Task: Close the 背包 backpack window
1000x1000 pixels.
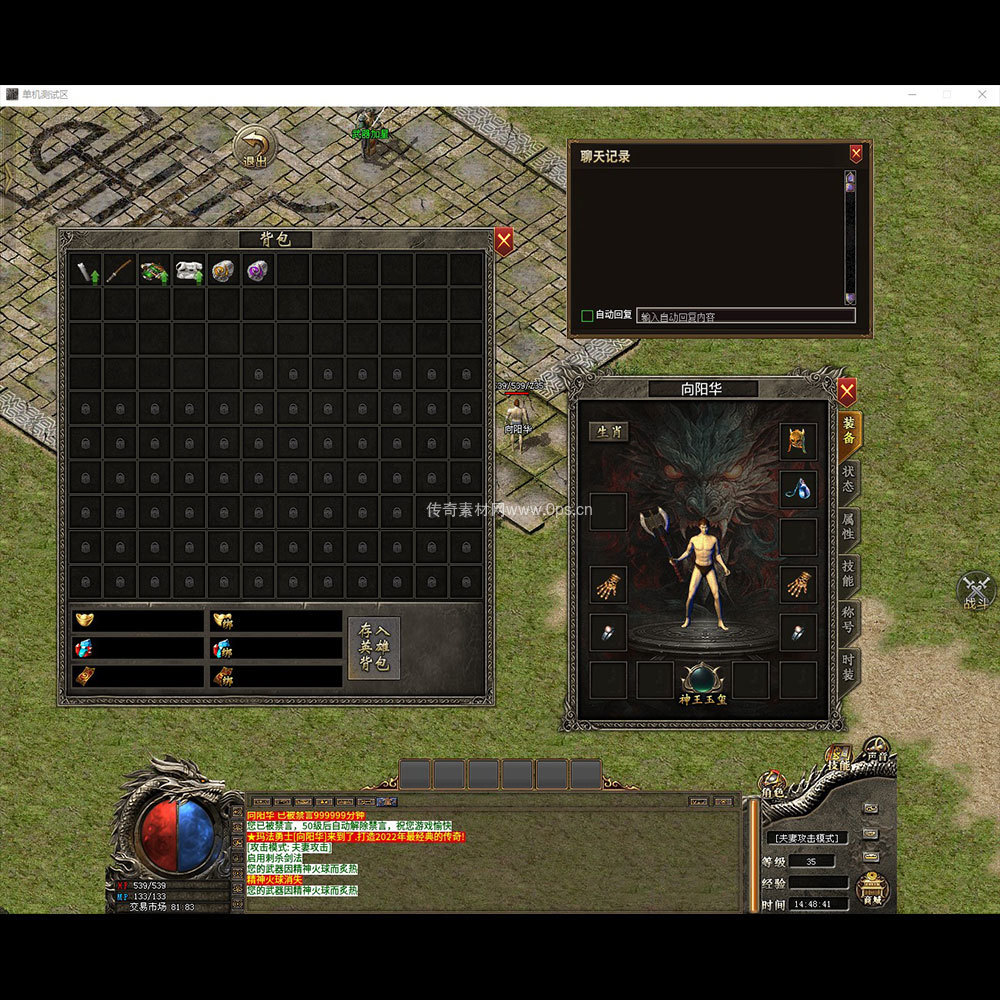Action: coord(504,240)
